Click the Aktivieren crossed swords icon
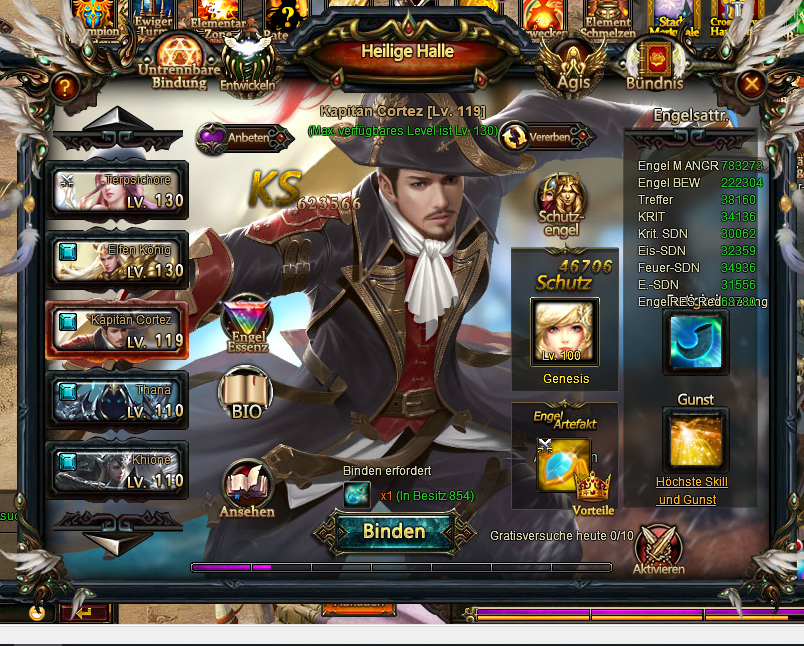804x646 pixels. pyautogui.click(x=659, y=549)
